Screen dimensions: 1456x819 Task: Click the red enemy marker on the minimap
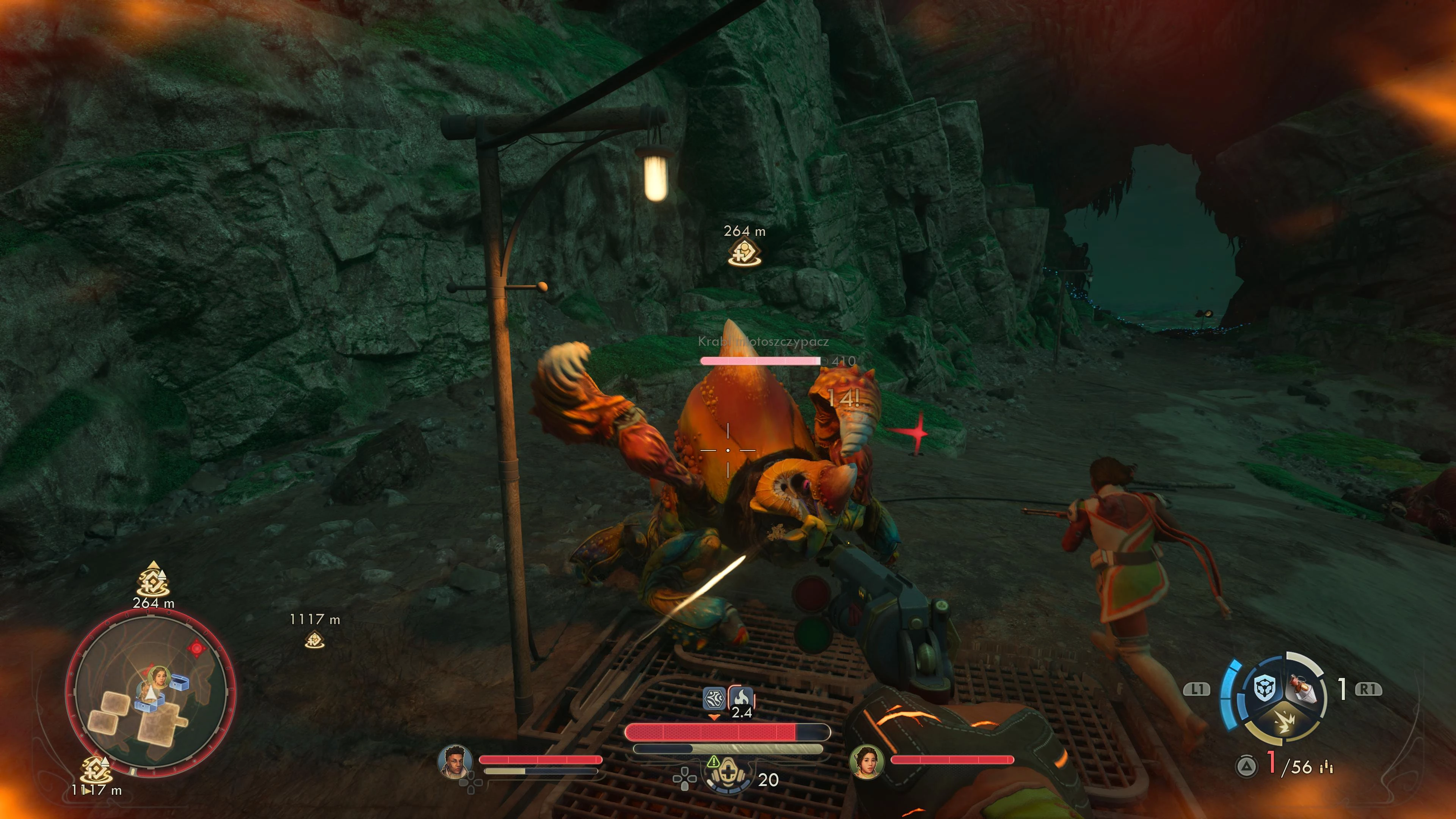(196, 648)
